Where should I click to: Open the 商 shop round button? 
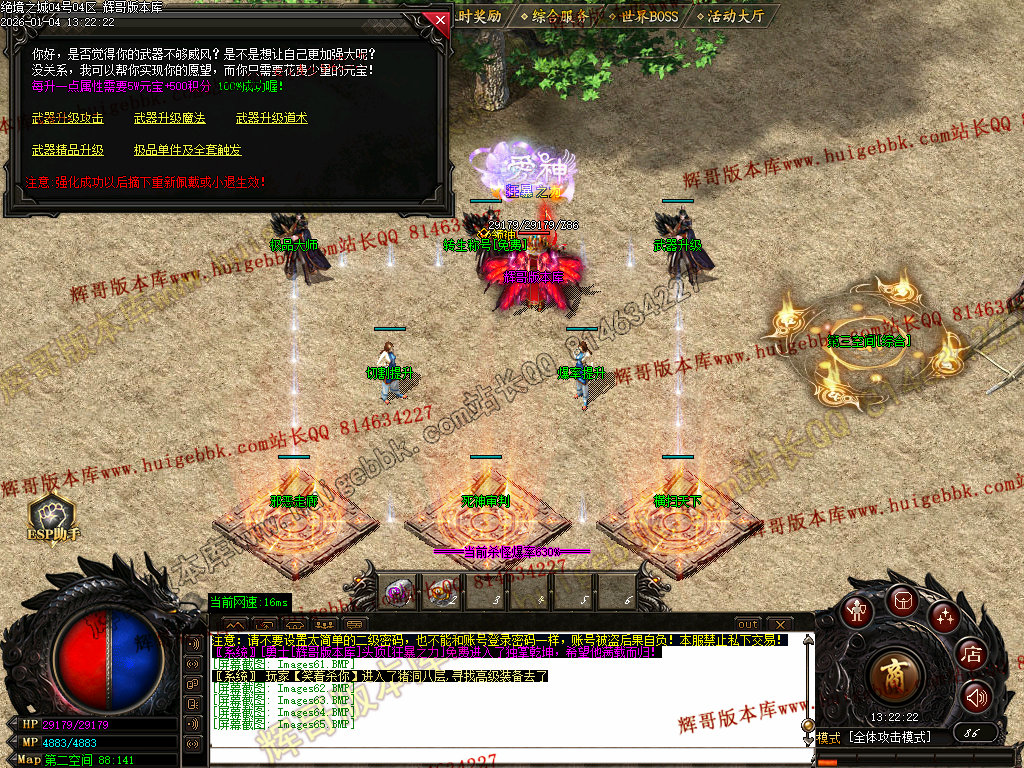click(x=896, y=678)
